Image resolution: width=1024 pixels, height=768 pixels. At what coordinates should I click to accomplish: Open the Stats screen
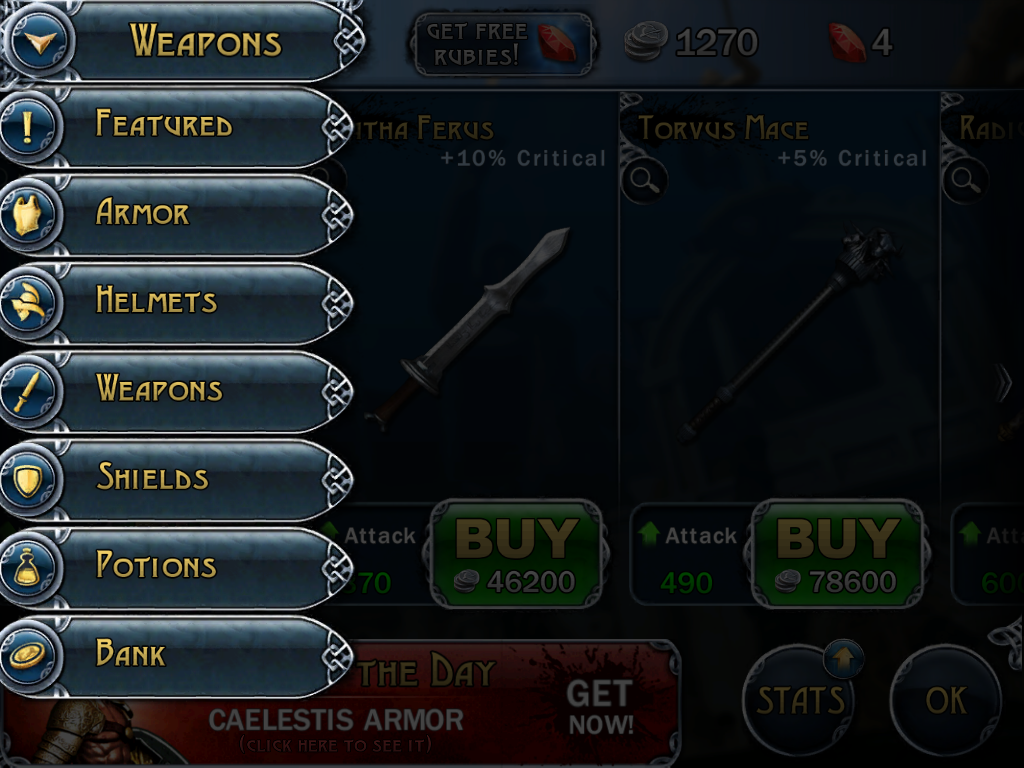tap(801, 699)
